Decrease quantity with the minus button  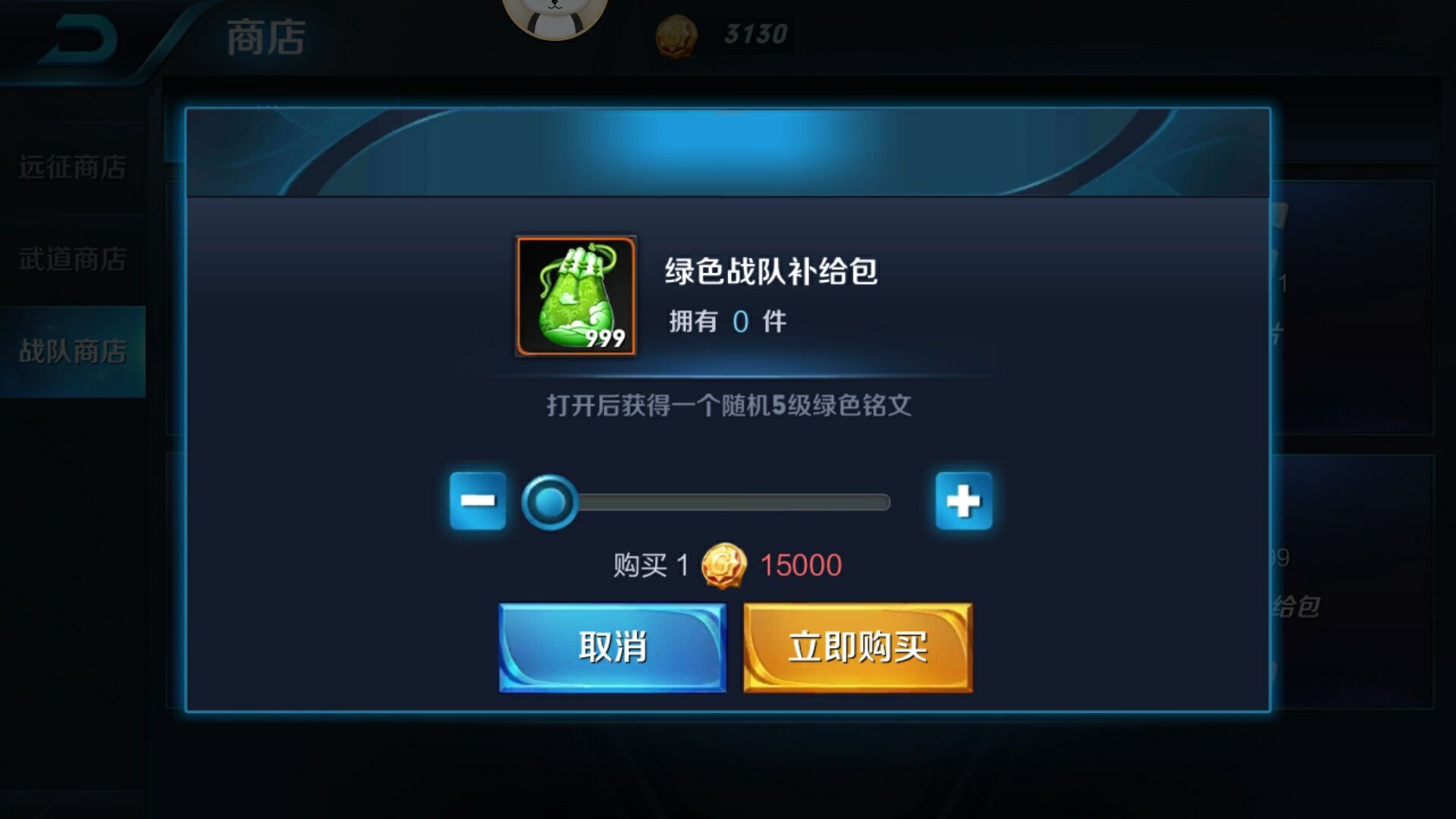pos(479,500)
